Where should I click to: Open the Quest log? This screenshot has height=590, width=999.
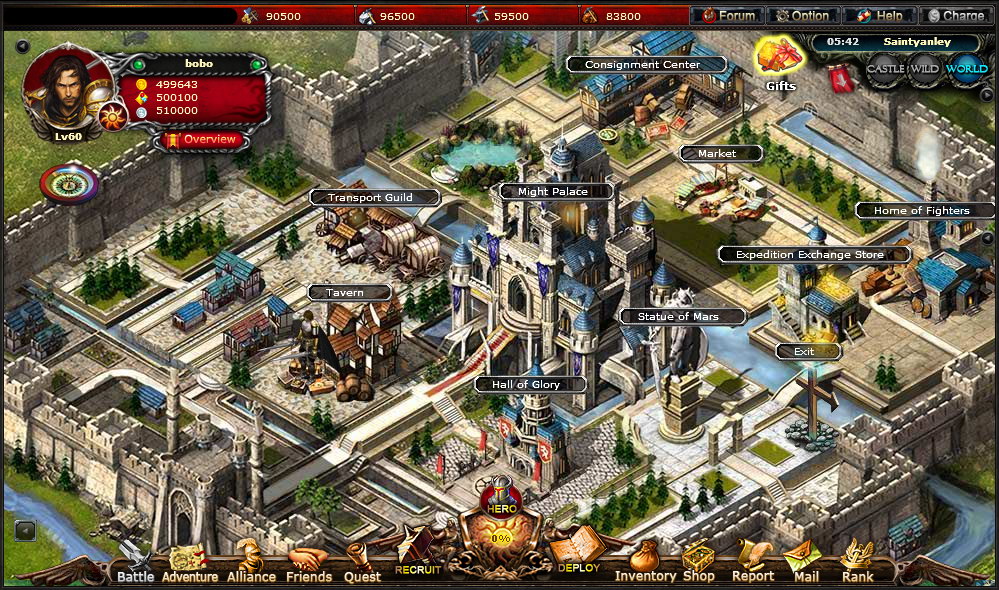pyautogui.click(x=362, y=566)
